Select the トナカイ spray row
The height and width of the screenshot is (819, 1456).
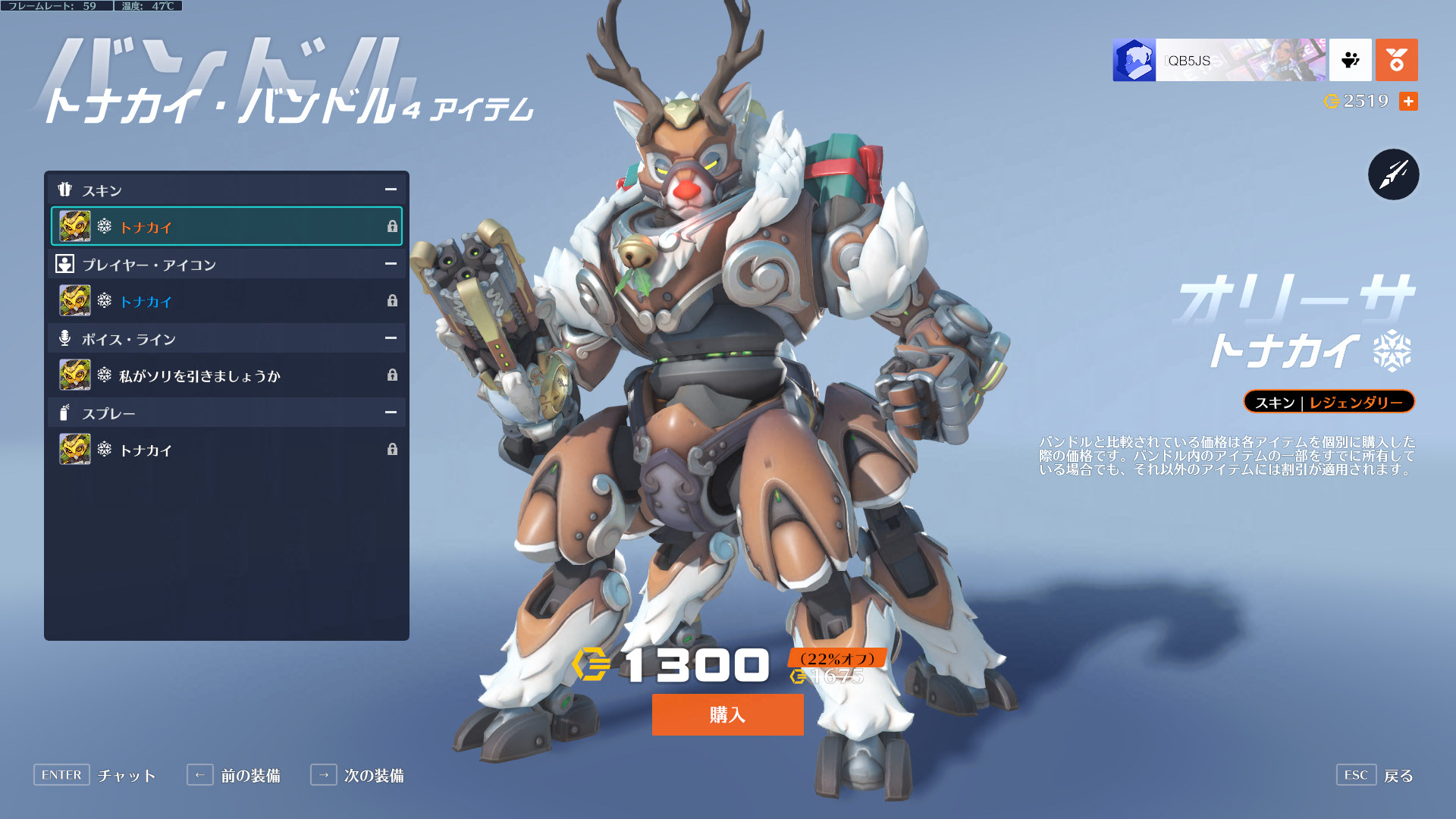click(226, 450)
